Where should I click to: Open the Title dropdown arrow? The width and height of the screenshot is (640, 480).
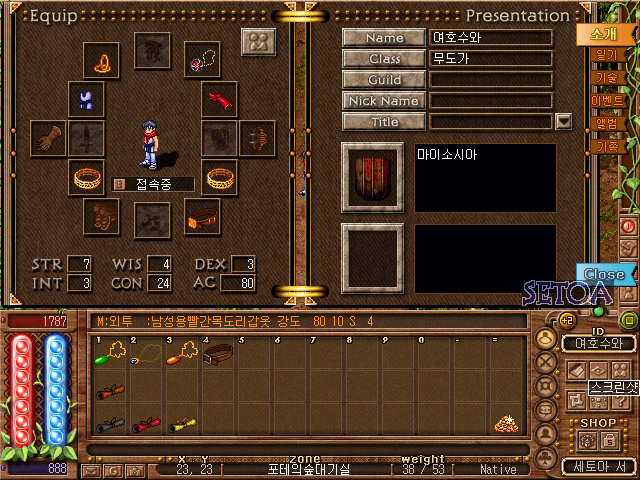[x=563, y=122]
